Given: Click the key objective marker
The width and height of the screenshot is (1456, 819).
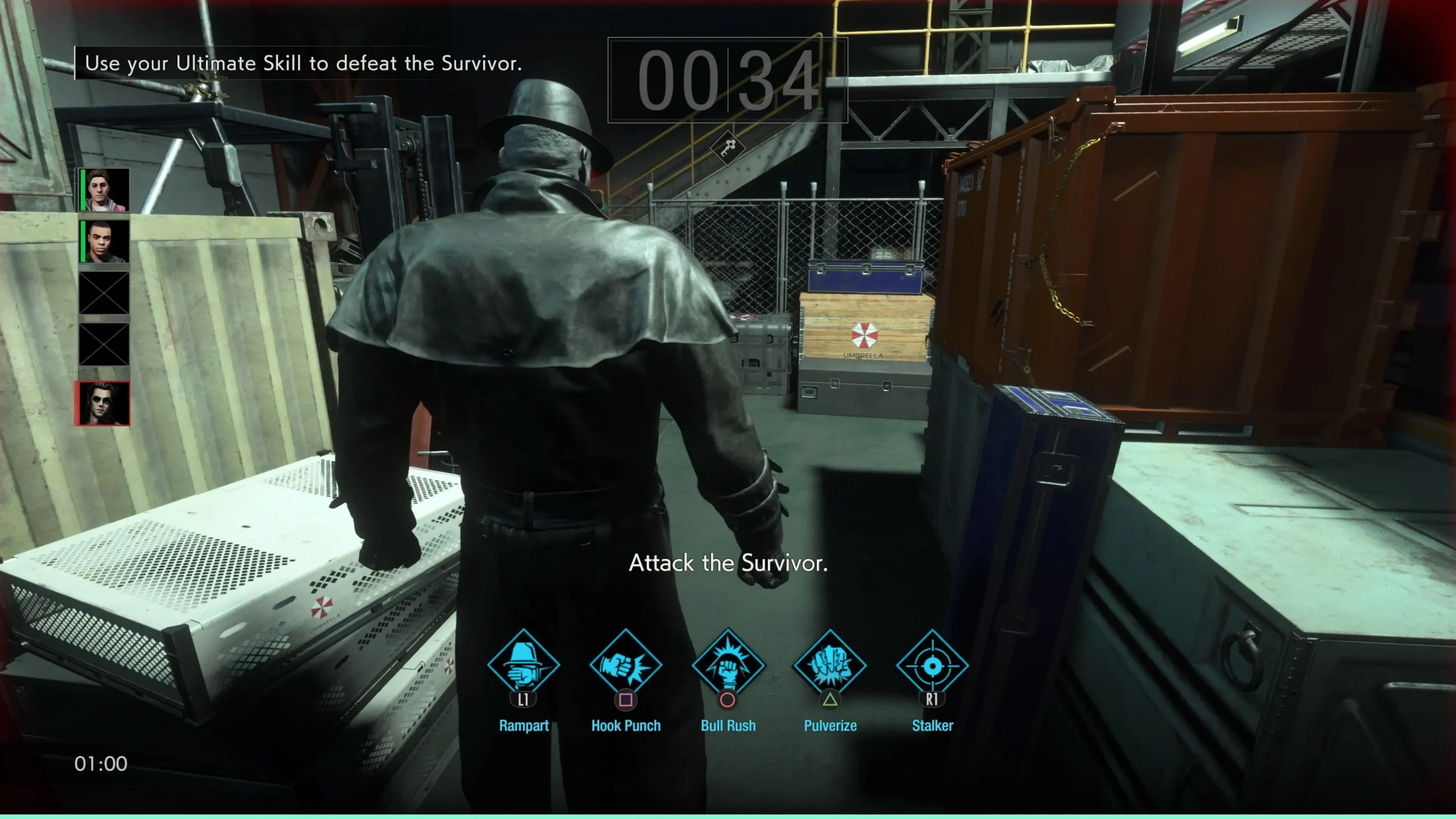Looking at the screenshot, I should pos(727,148).
